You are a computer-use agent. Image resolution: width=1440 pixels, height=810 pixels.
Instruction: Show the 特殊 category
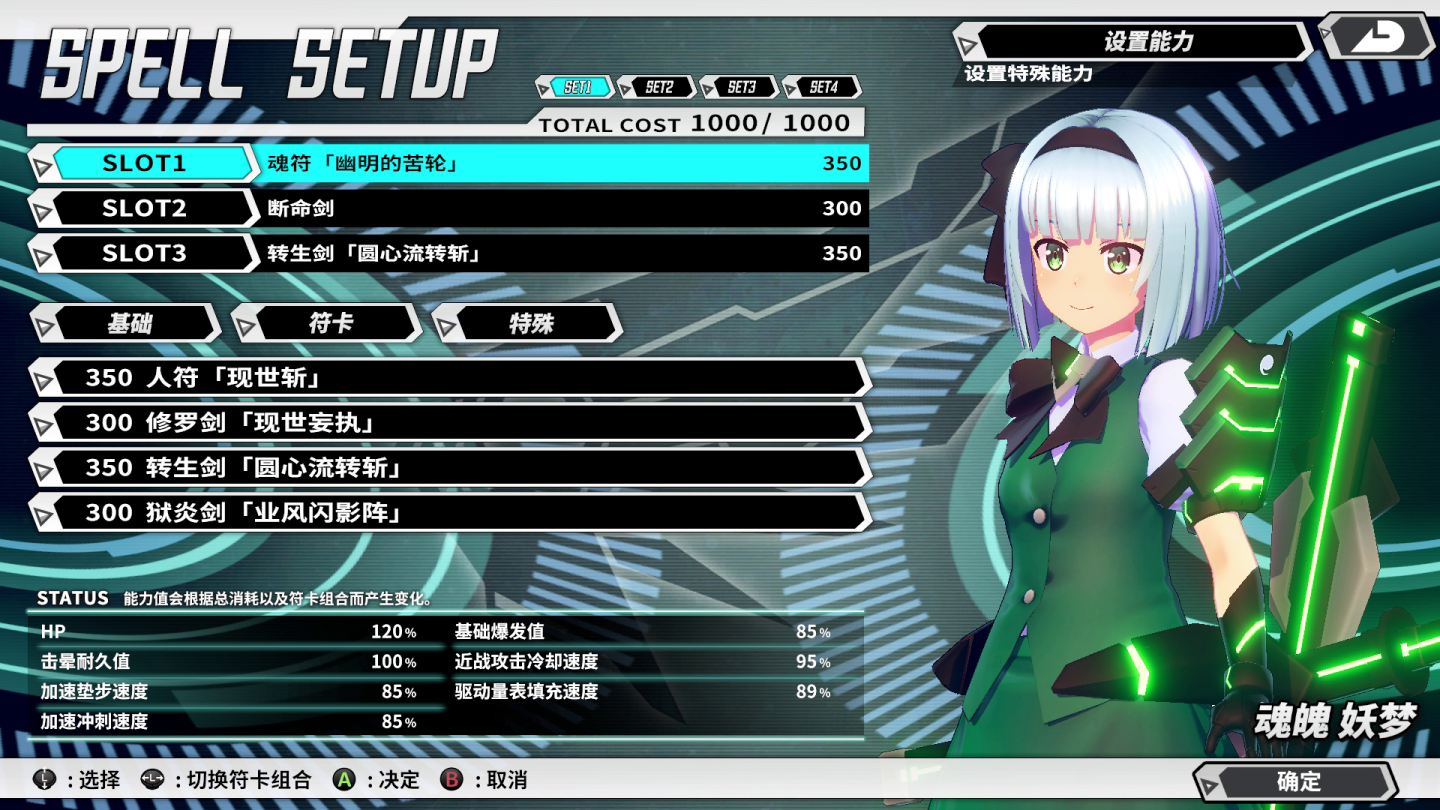(529, 323)
